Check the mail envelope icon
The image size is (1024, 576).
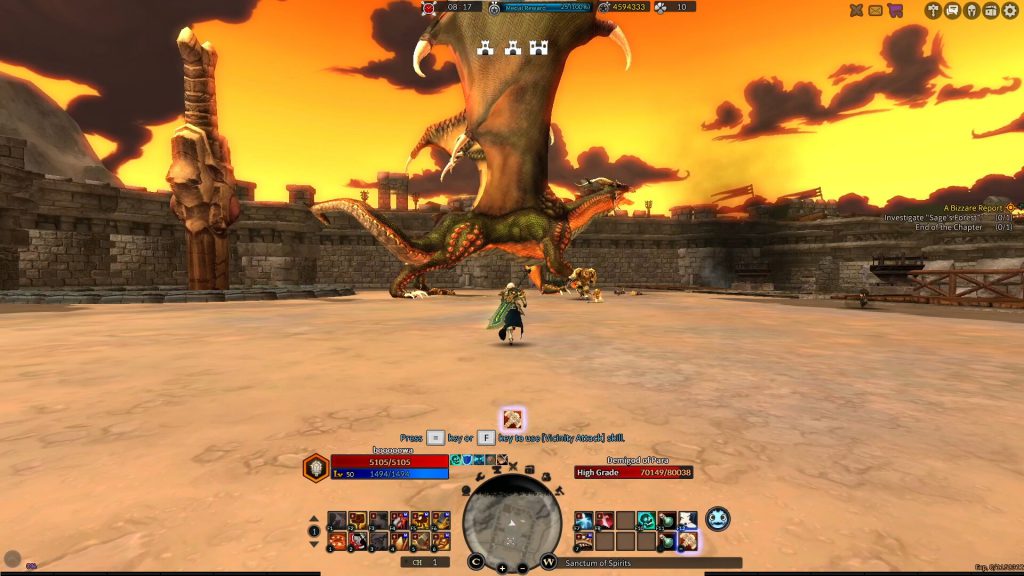click(x=875, y=10)
